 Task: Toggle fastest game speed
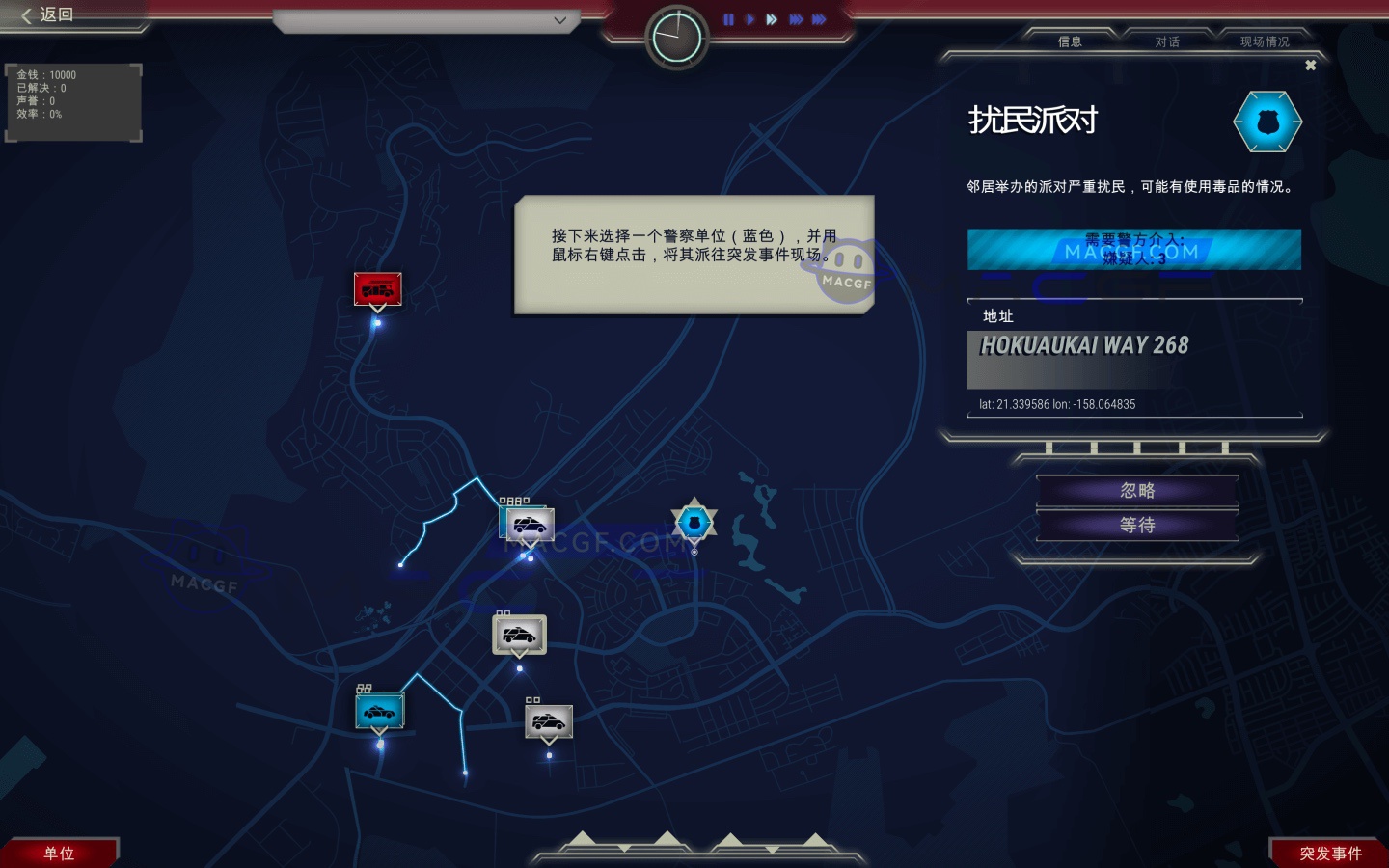(x=817, y=19)
